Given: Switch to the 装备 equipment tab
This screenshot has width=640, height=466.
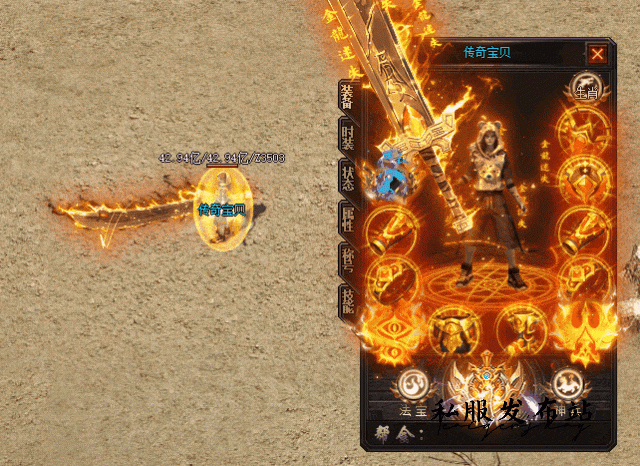Looking at the screenshot, I should pos(347,97).
